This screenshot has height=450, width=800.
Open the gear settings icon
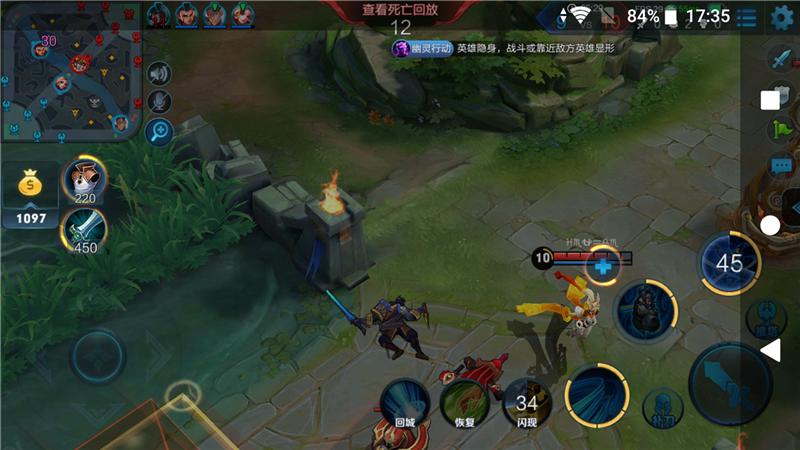[781, 17]
